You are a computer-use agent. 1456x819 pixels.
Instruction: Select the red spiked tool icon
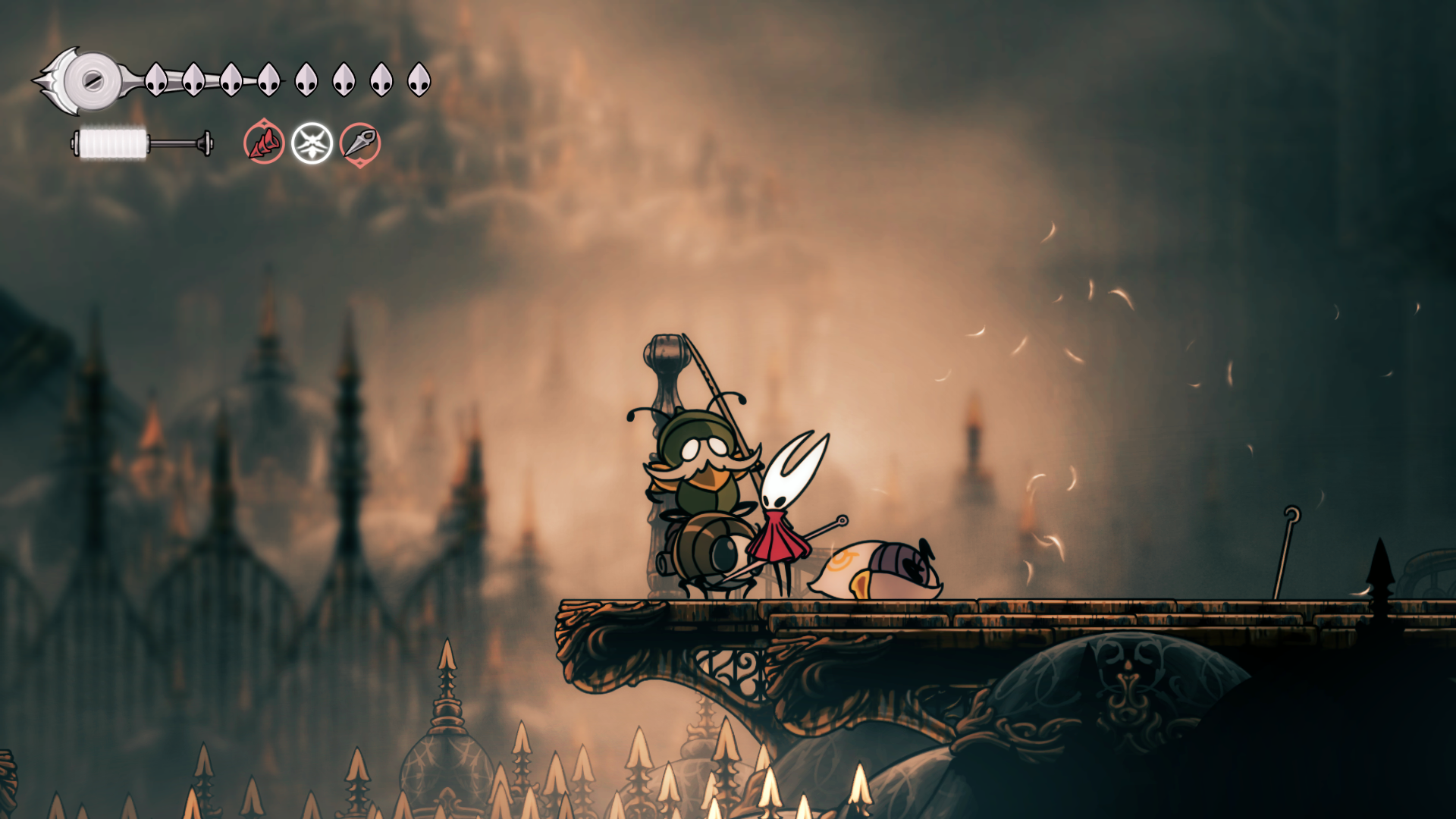tap(264, 142)
